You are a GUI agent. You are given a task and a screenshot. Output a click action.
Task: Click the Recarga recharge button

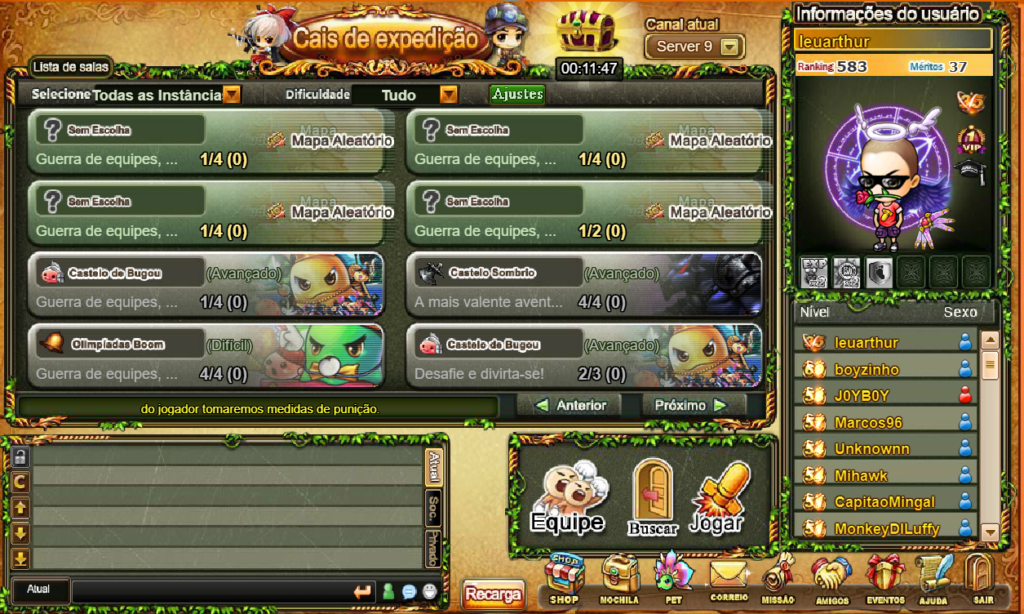click(x=493, y=595)
